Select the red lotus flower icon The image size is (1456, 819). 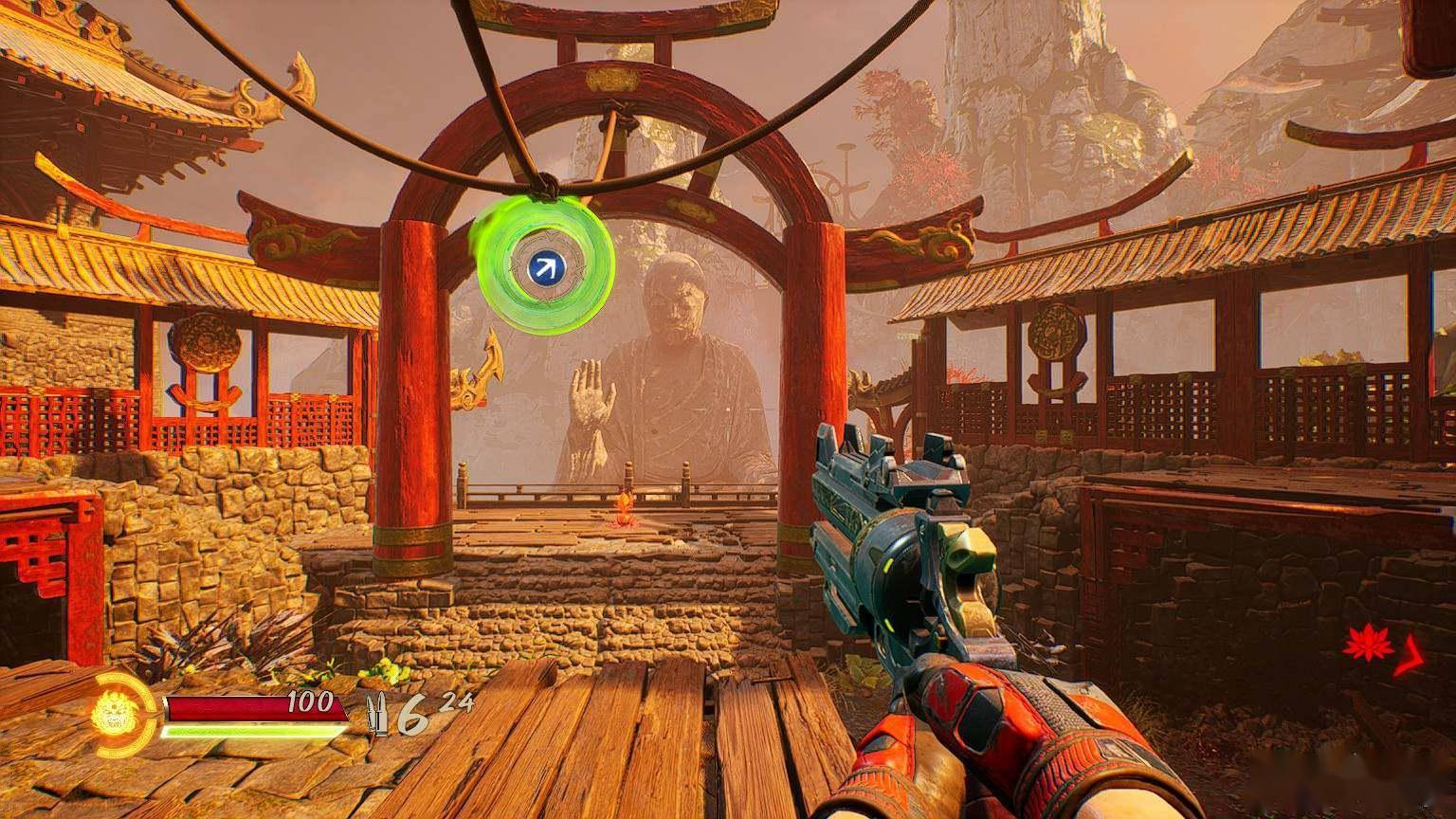(1363, 647)
